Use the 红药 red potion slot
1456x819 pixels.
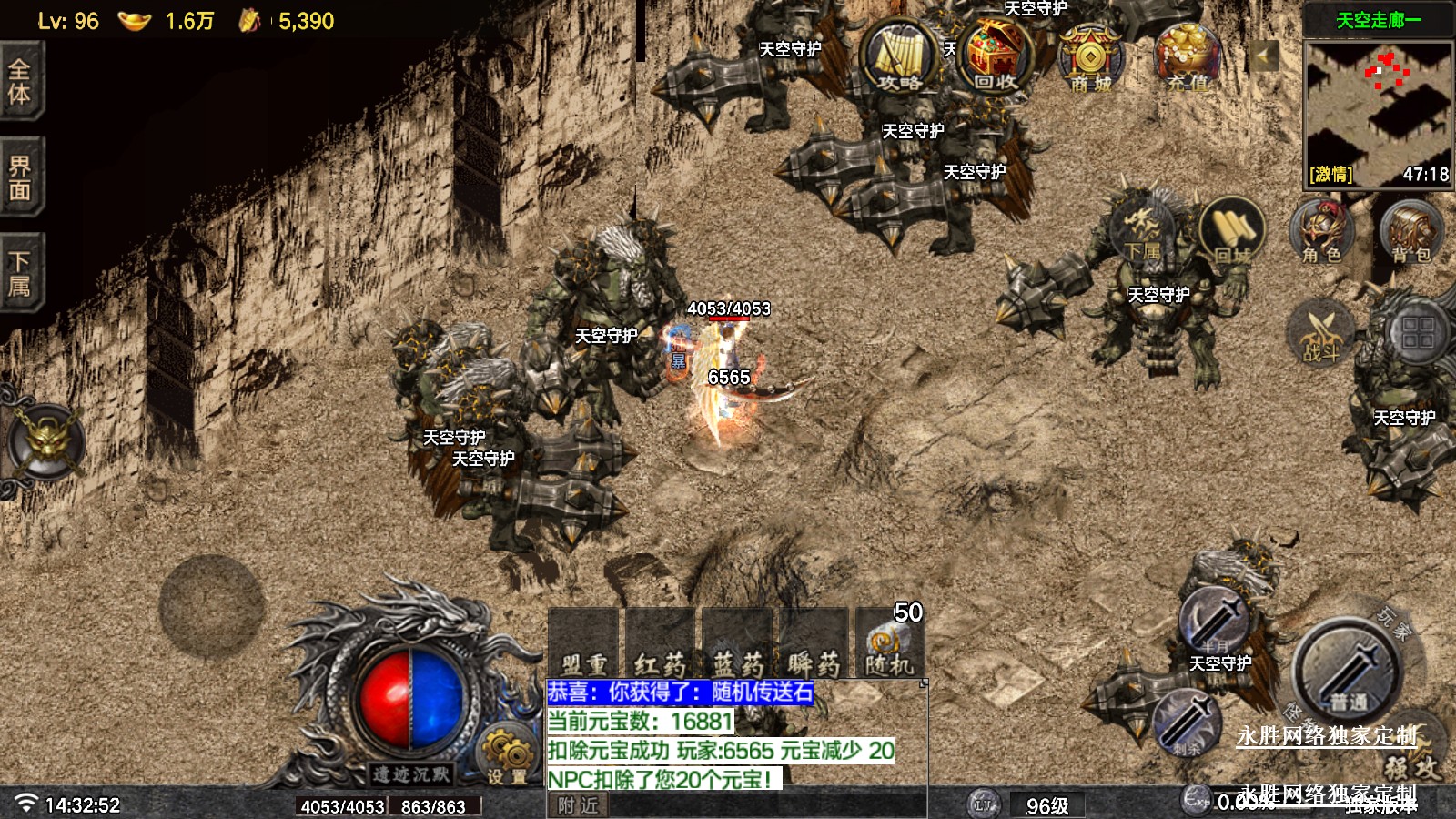(x=660, y=645)
